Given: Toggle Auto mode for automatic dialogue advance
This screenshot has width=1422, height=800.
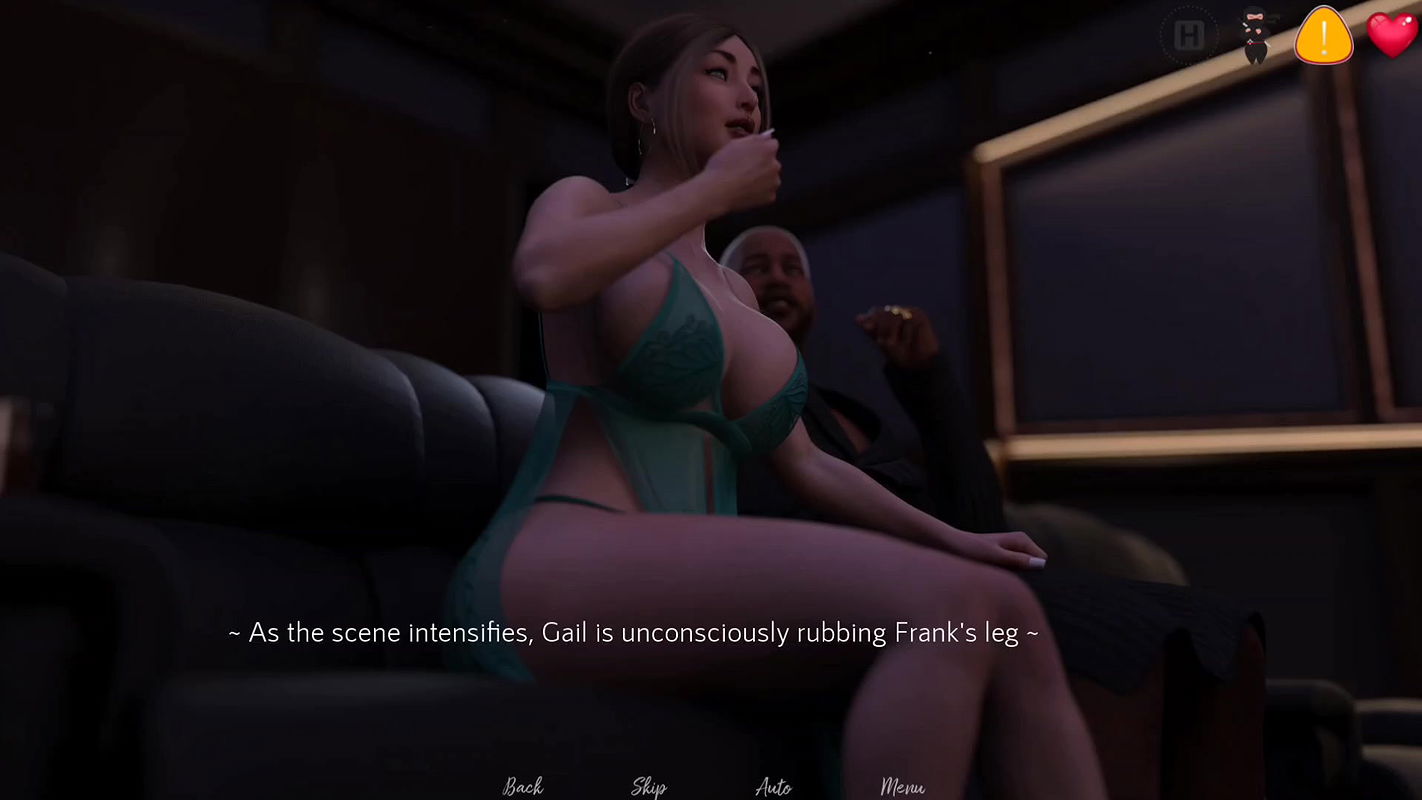Looking at the screenshot, I should (x=775, y=786).
